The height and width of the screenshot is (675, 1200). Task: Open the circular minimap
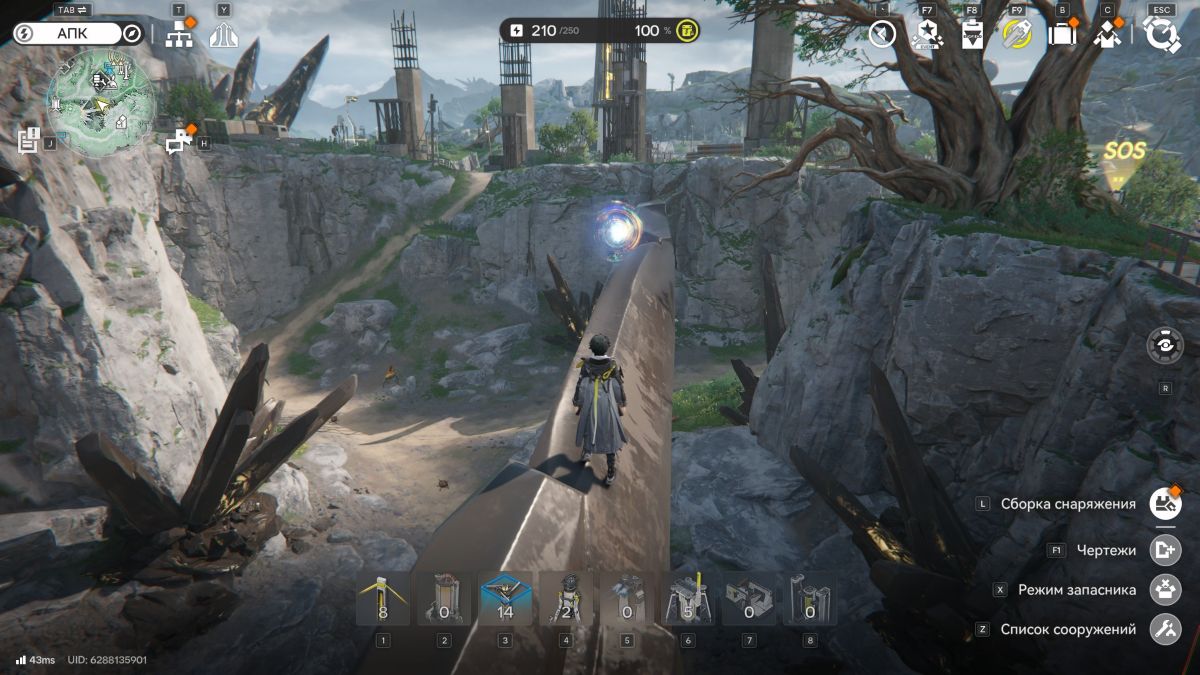pyautogui.click(x=101, y=104)
